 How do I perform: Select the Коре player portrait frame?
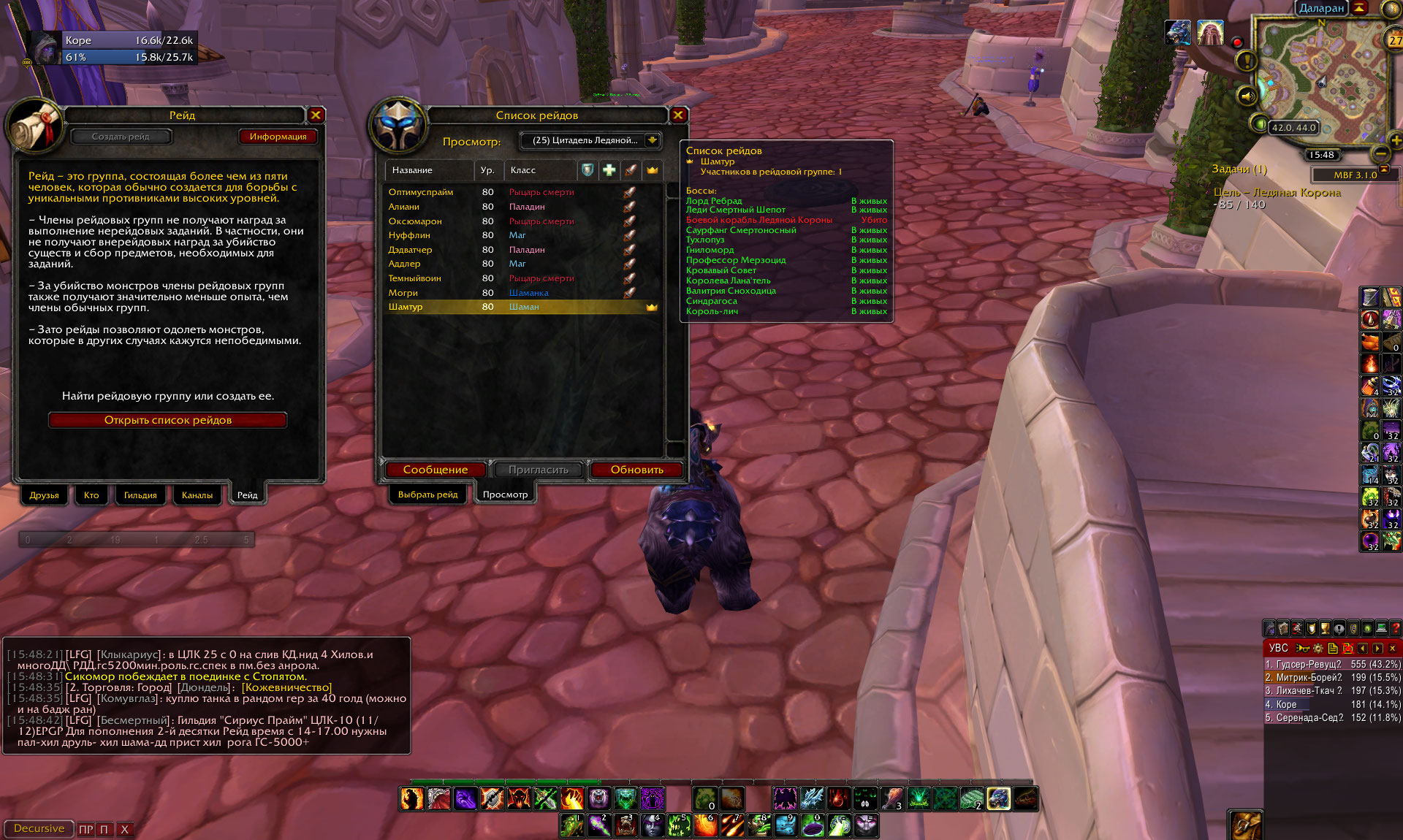click(44, 49)
